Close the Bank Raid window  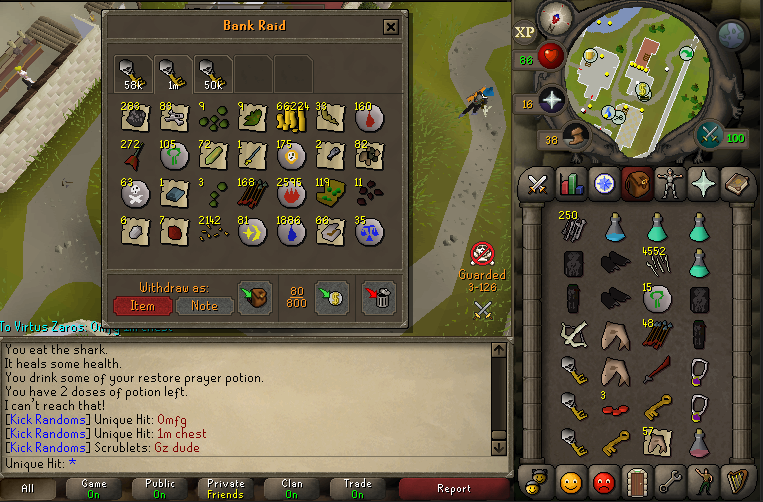coord(391,27)
